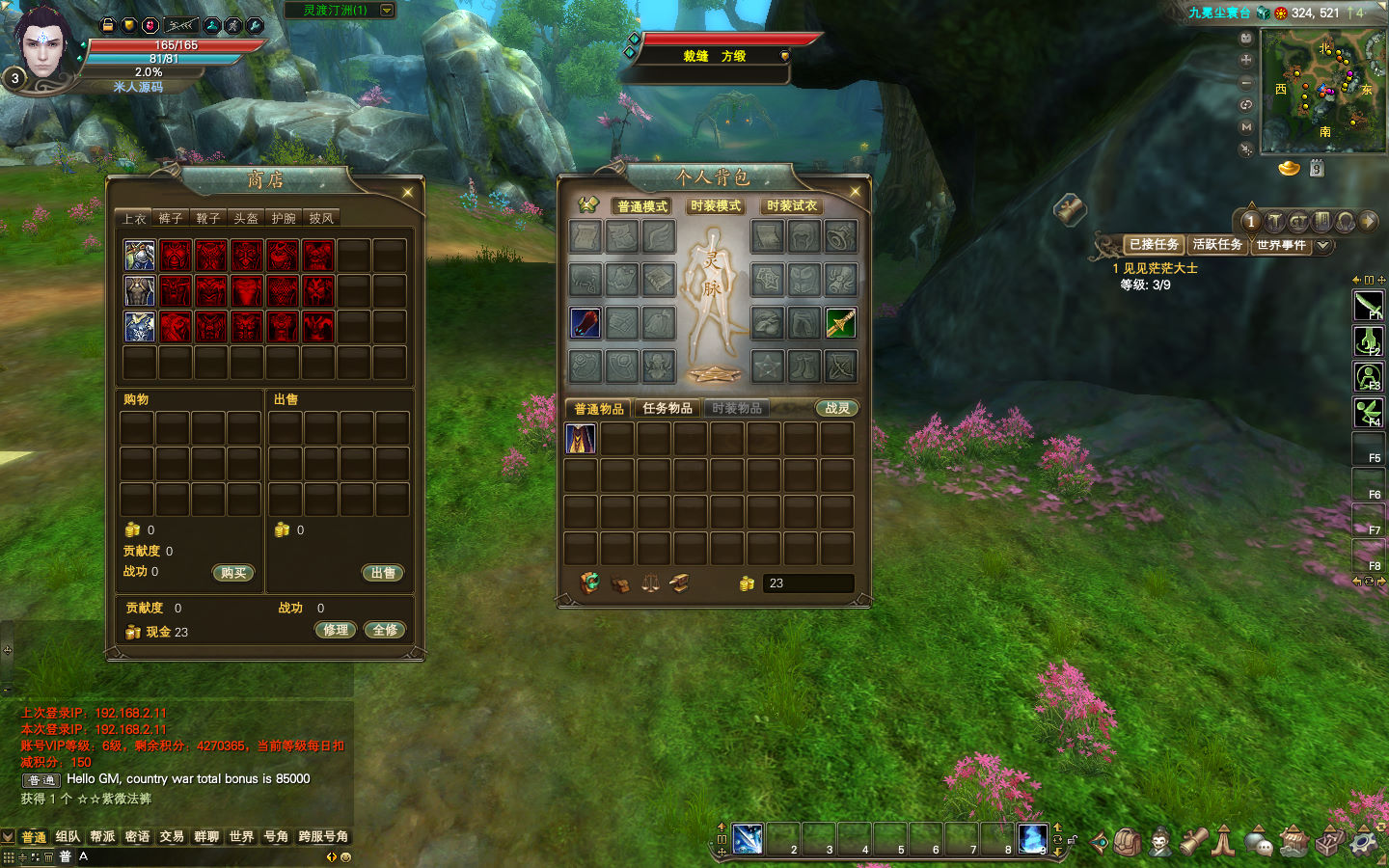Choose the 修理 repair button

pyautogui.click(x=336, y=631)
